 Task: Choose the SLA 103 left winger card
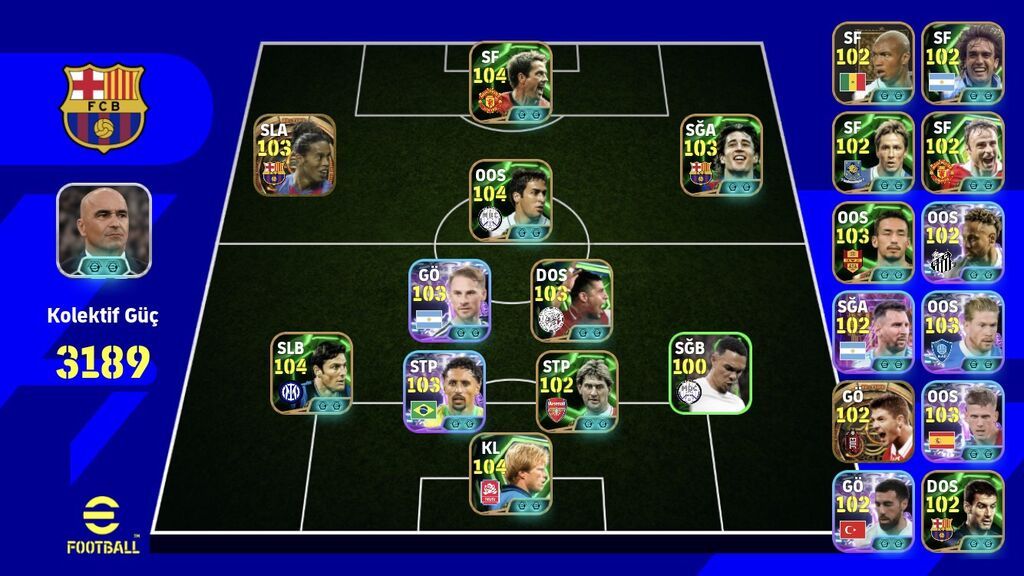click(x=294, y=154)
